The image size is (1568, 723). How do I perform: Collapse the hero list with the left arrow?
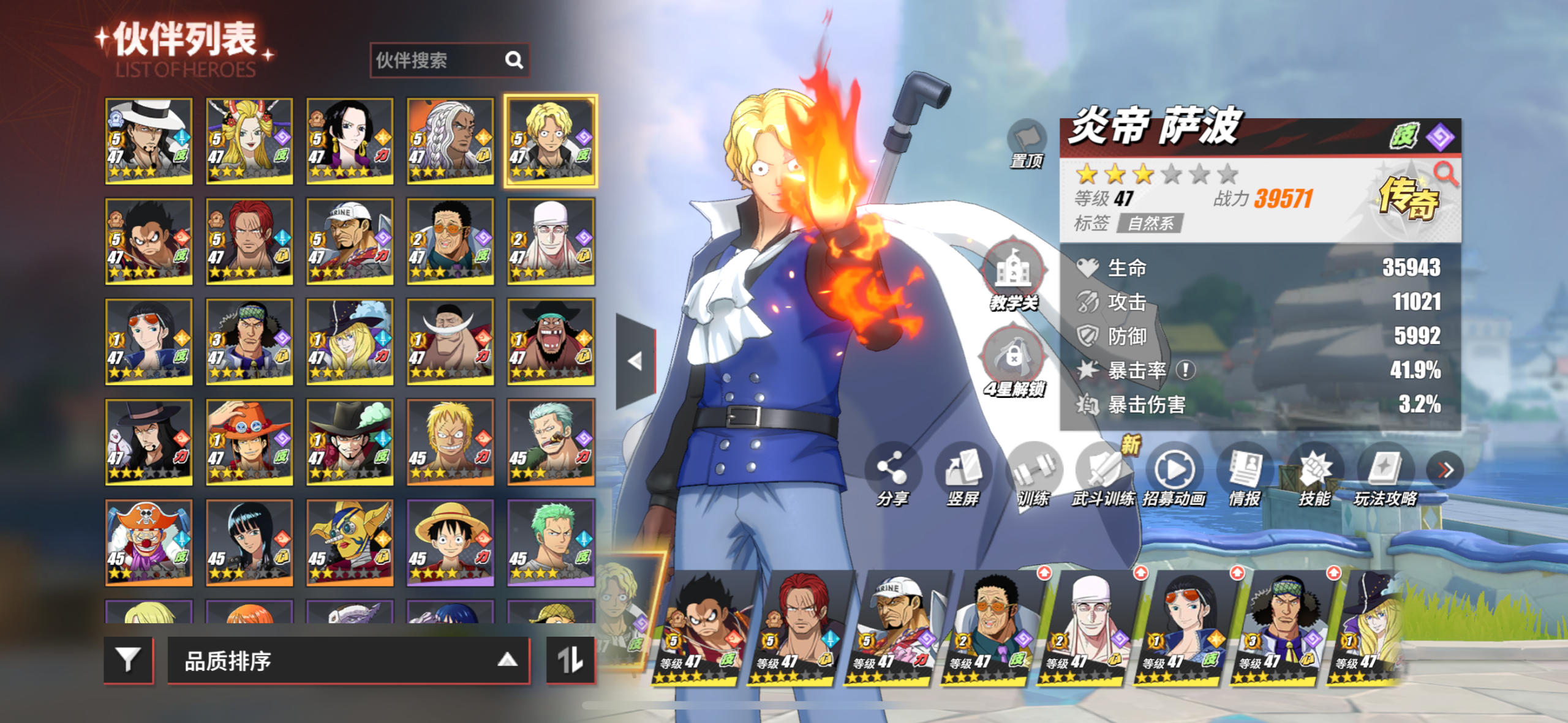point(636,361)
